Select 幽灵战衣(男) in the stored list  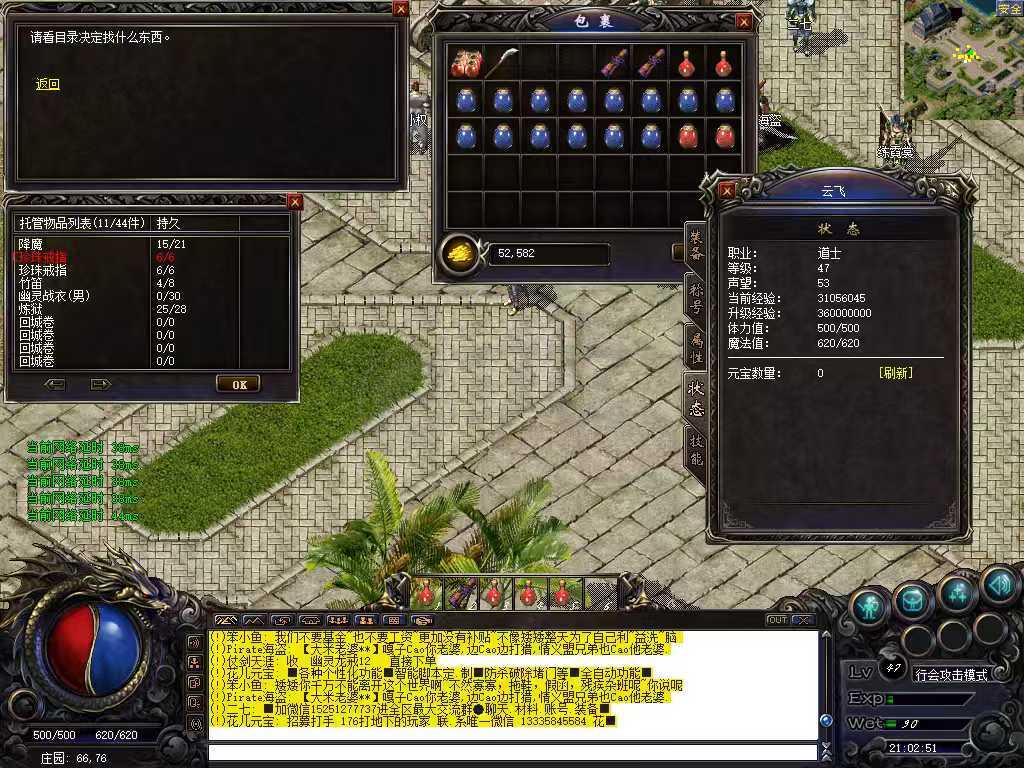(x=54, y=296)
